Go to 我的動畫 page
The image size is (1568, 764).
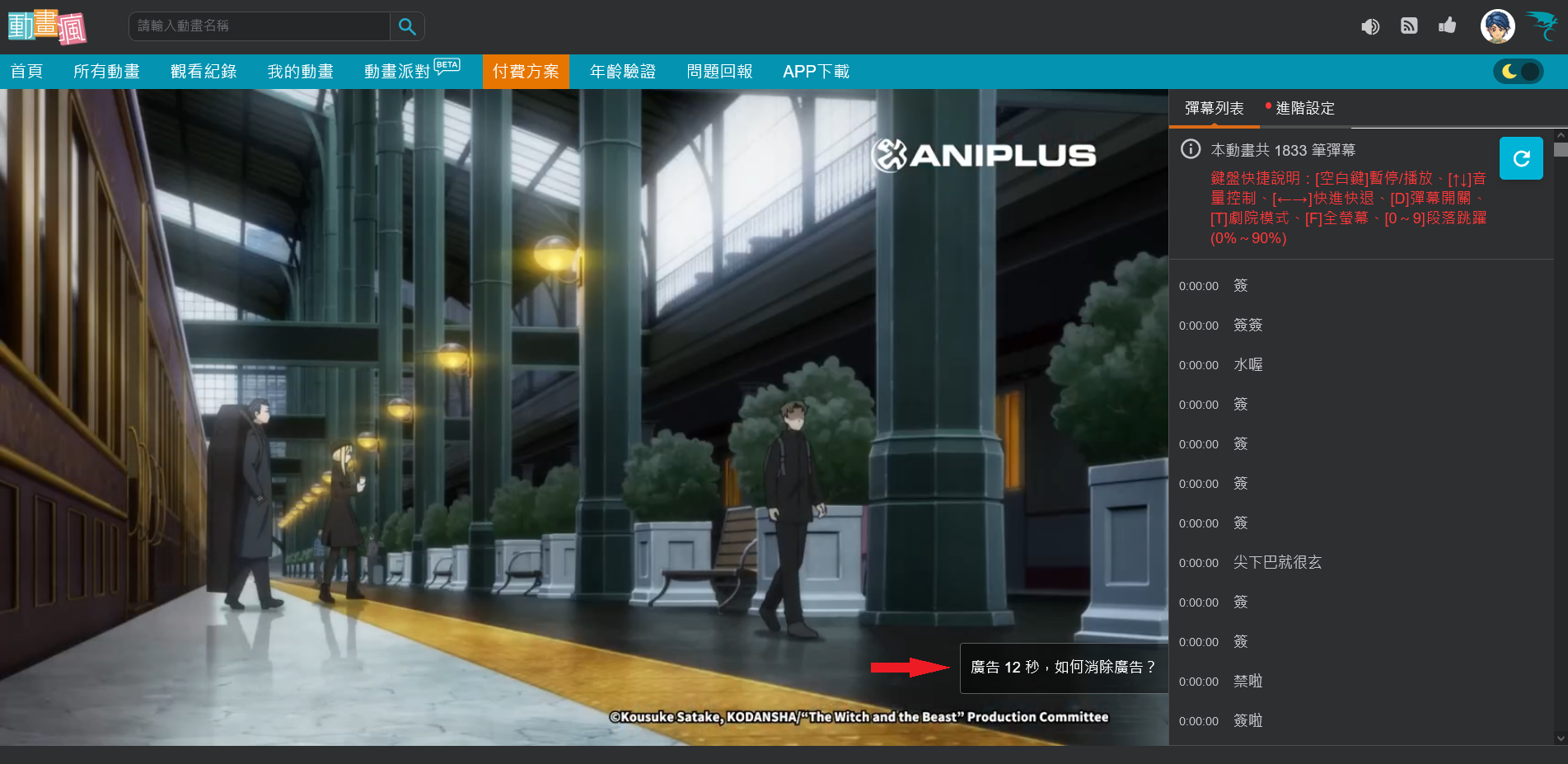click(x=301, y=72)
